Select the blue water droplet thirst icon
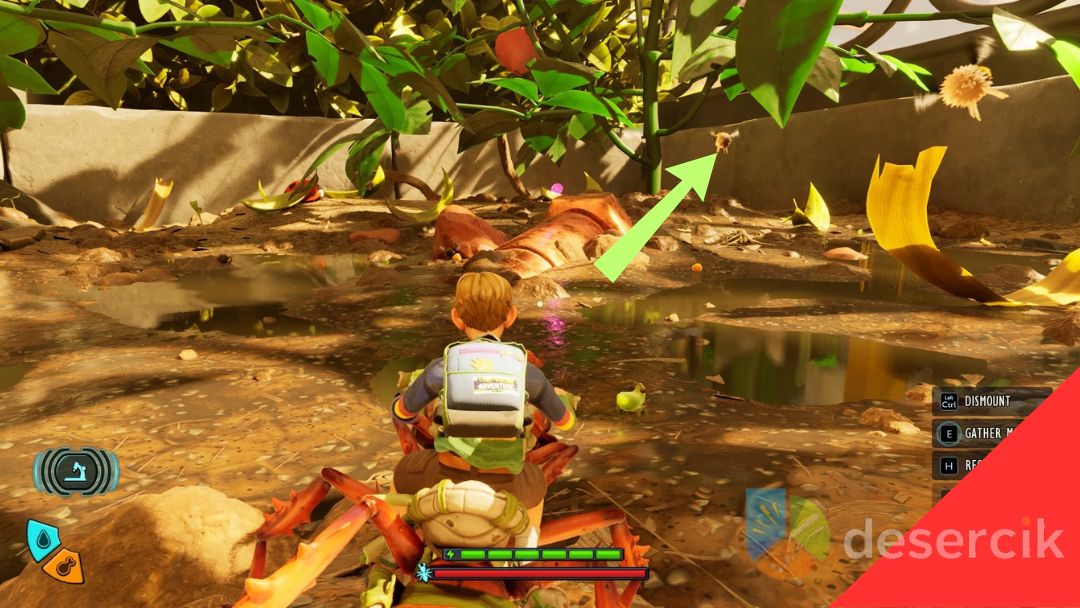Viewport: 1080px width, 608px height. click(42, 538)
